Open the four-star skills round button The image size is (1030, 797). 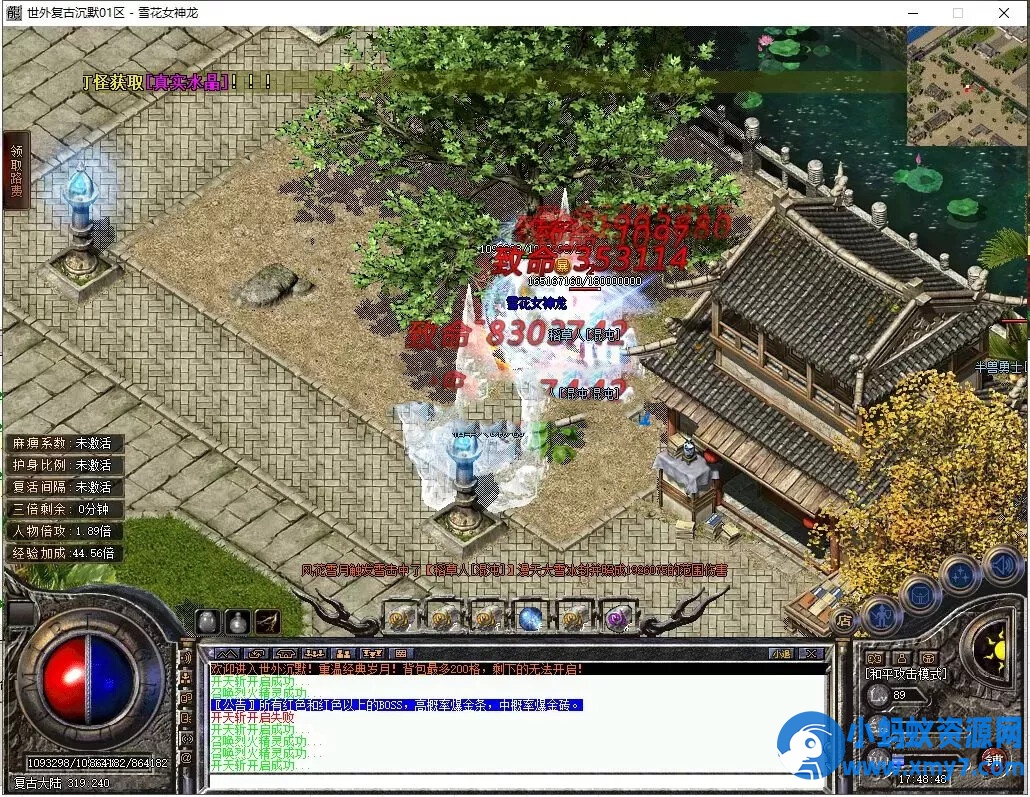961,574
